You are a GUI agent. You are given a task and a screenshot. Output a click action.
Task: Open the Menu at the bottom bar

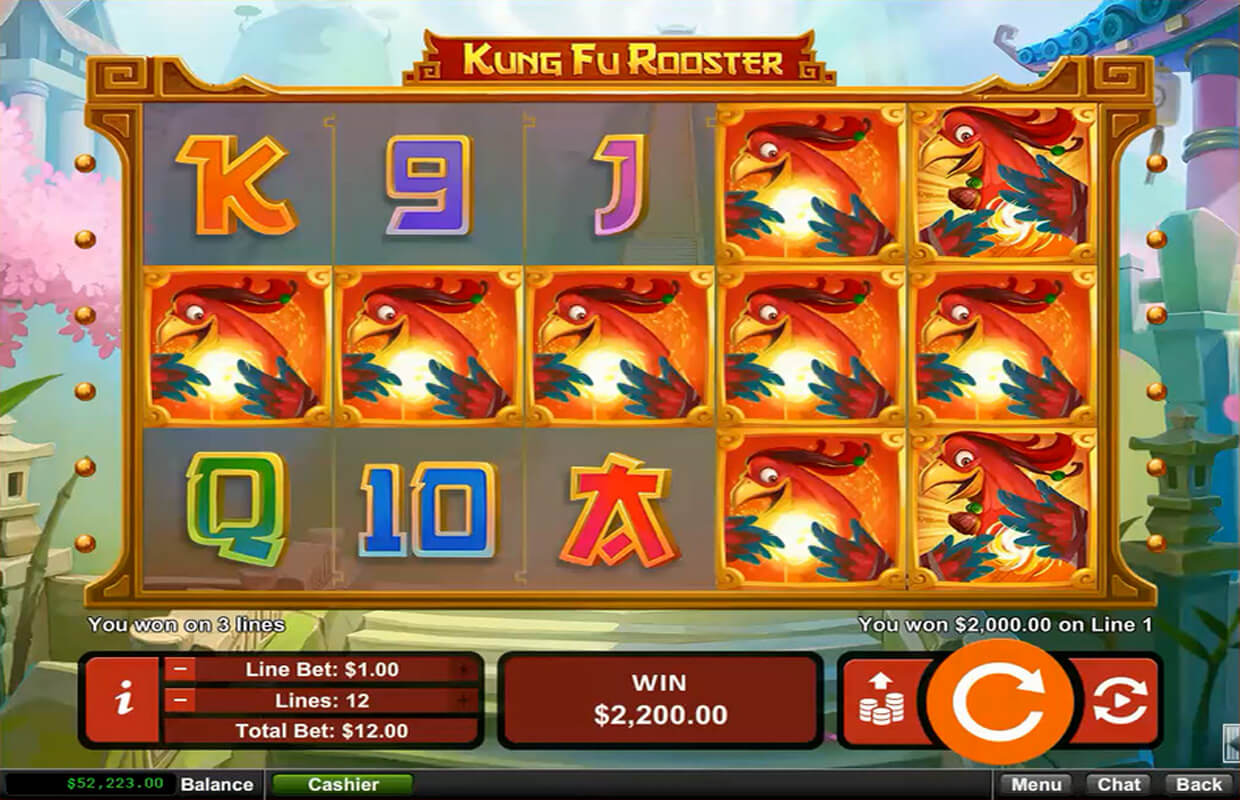(1034, 784)
